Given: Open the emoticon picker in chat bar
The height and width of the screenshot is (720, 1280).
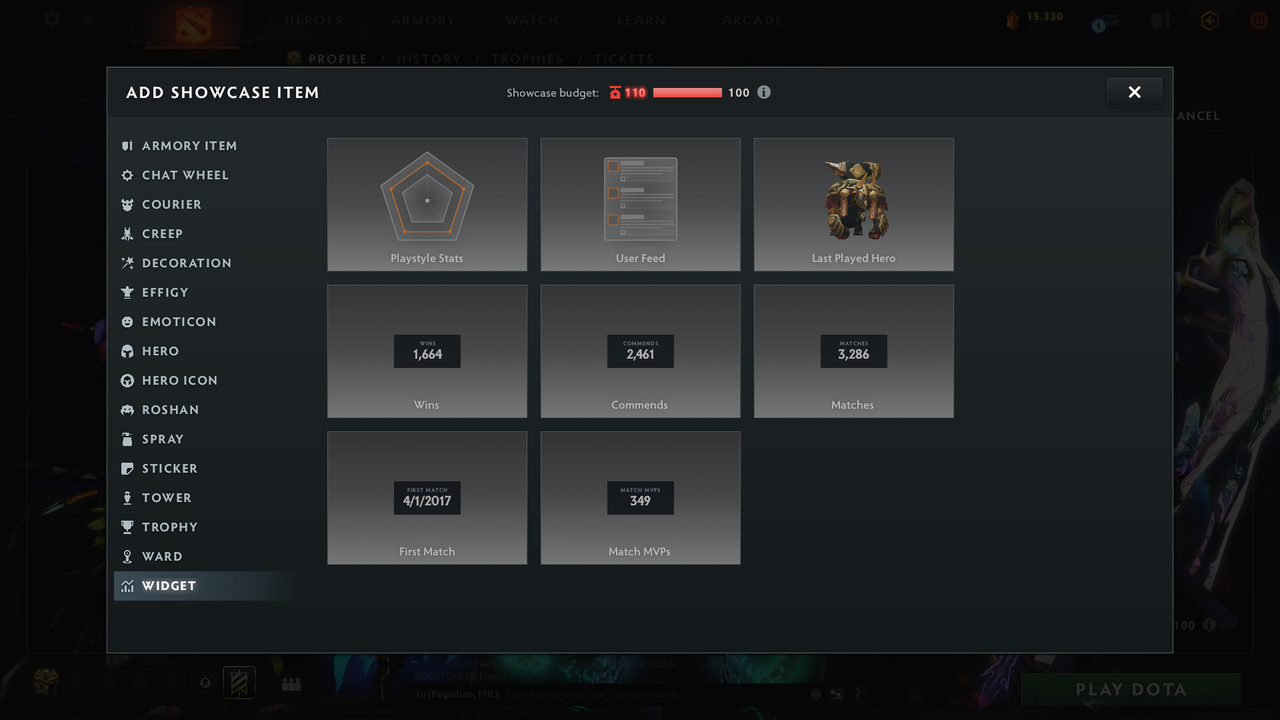Looking at the screenshot, I should [x=816, y=694].
